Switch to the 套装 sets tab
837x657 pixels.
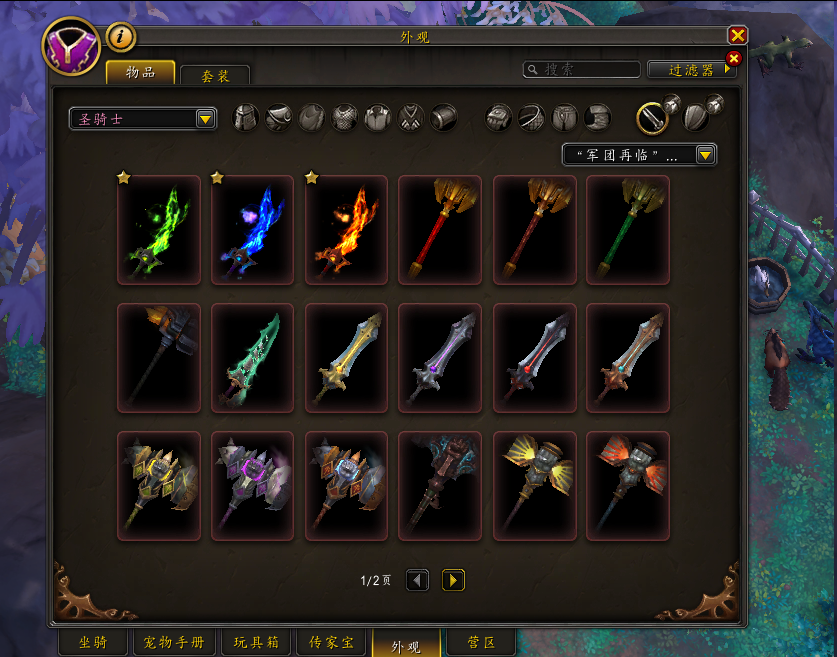[215, 75]
